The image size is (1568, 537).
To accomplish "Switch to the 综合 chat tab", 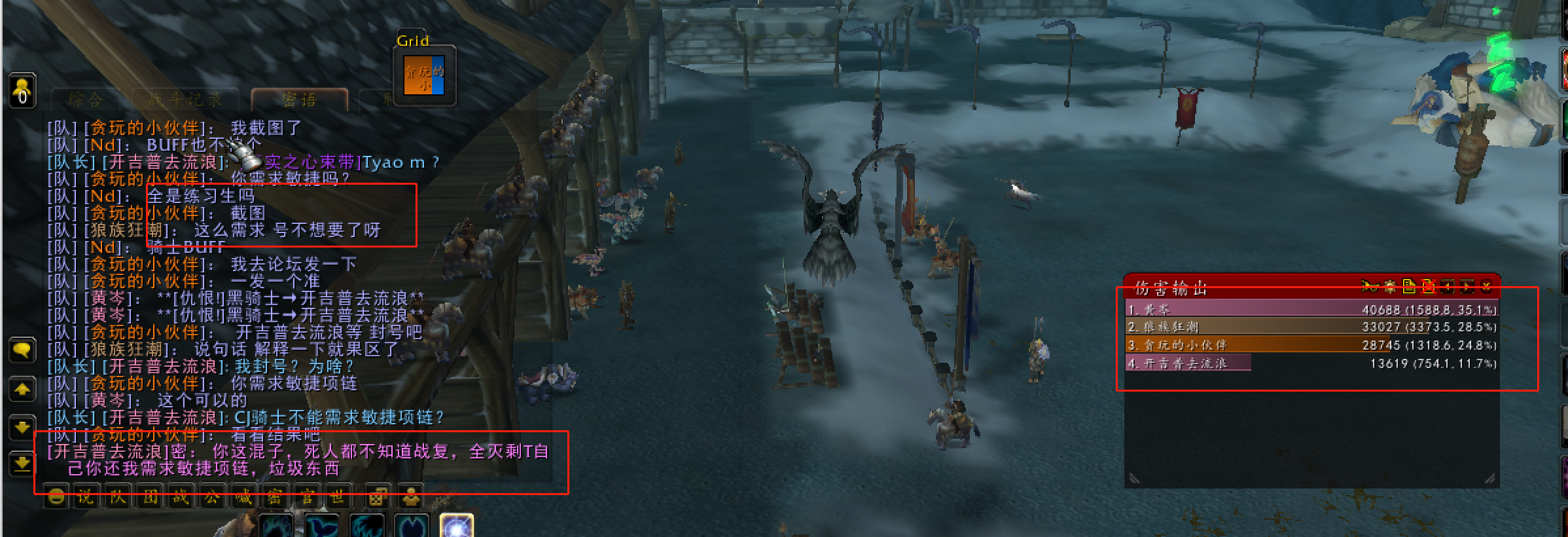I will pyautogui.click(x=85, y=100).
